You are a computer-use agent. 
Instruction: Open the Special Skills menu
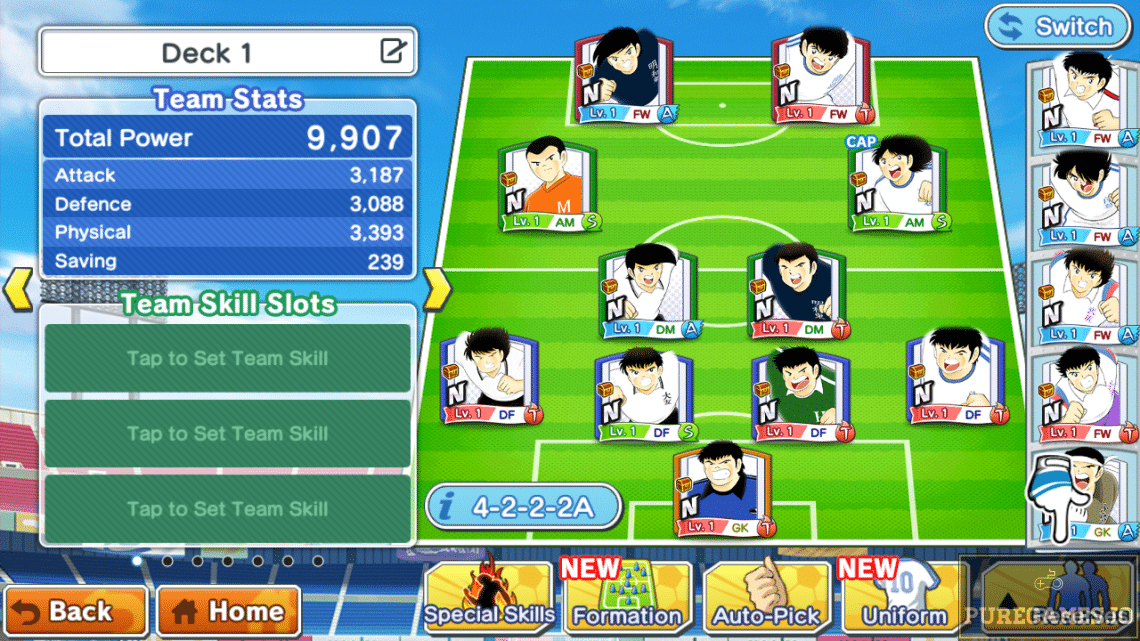coord(488,598)
